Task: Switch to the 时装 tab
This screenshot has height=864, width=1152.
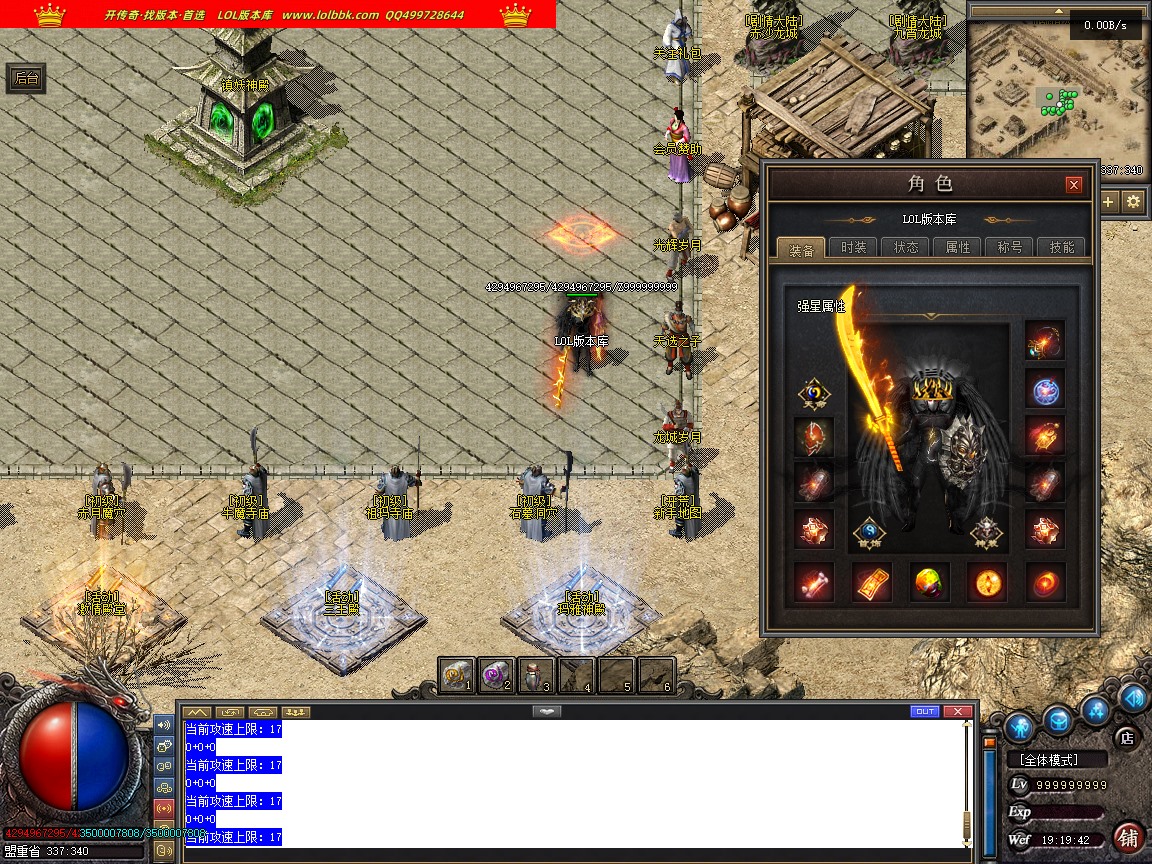Action: [x=853, y=248]
